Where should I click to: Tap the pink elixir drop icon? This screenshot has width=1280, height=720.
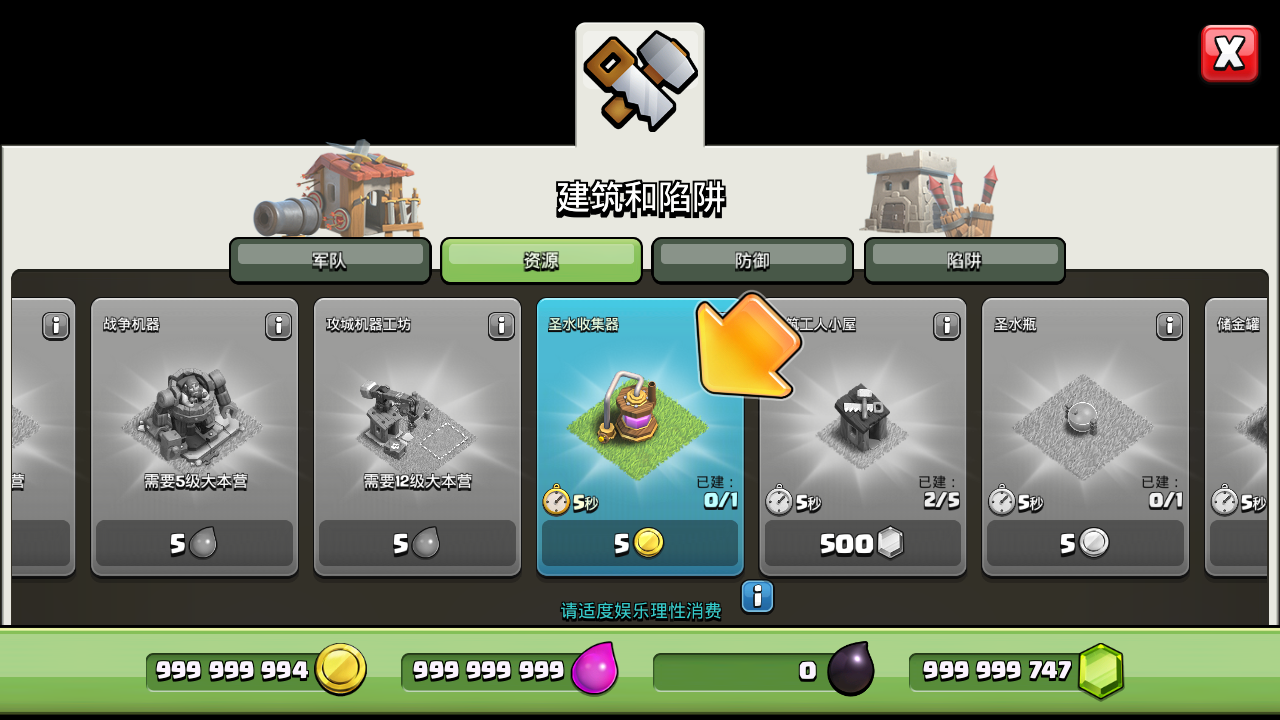point(594,670)
